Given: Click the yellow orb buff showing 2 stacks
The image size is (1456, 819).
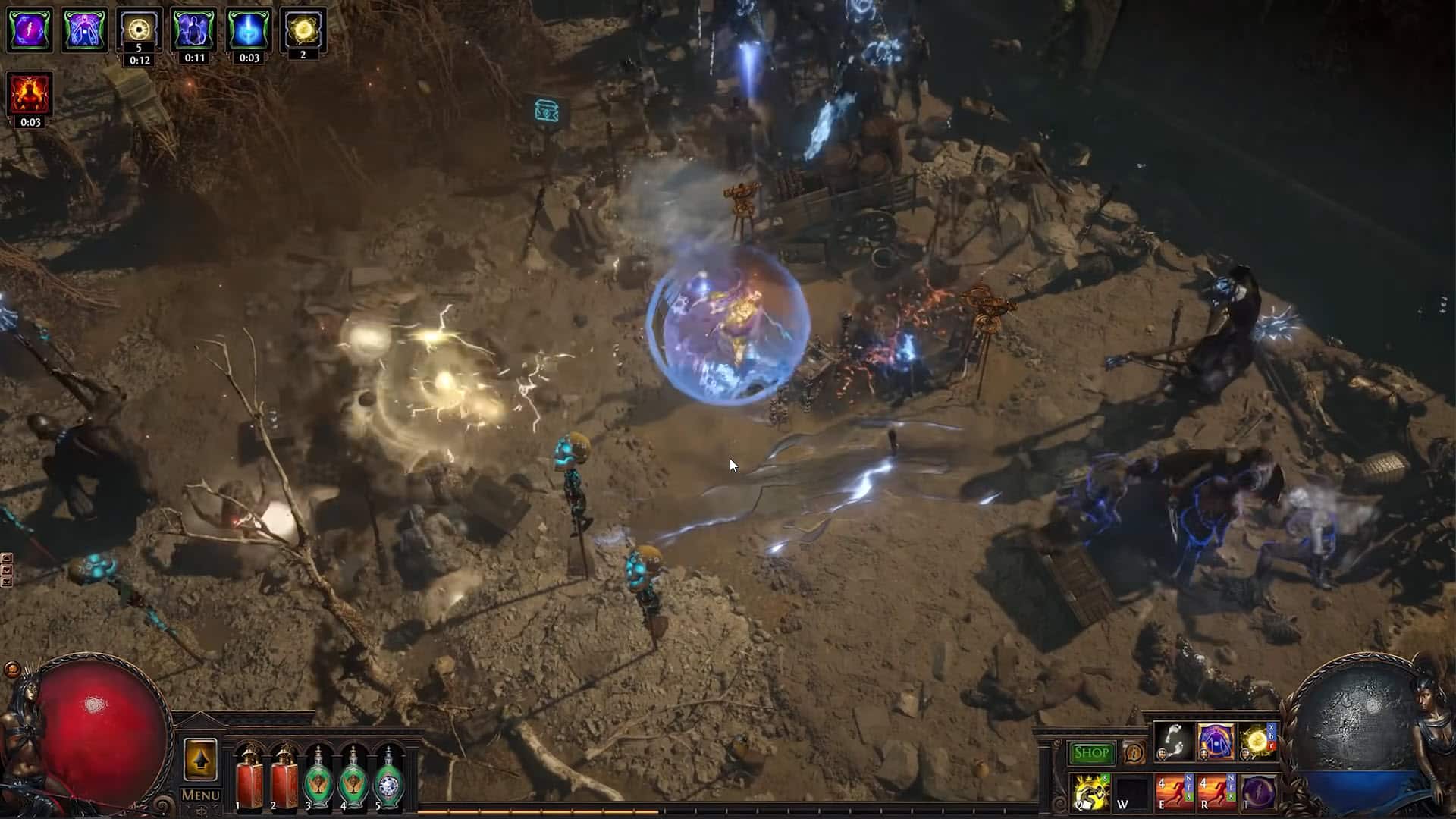Looking at the screenshot, I should pyautogui.click(x=303, y=29).
